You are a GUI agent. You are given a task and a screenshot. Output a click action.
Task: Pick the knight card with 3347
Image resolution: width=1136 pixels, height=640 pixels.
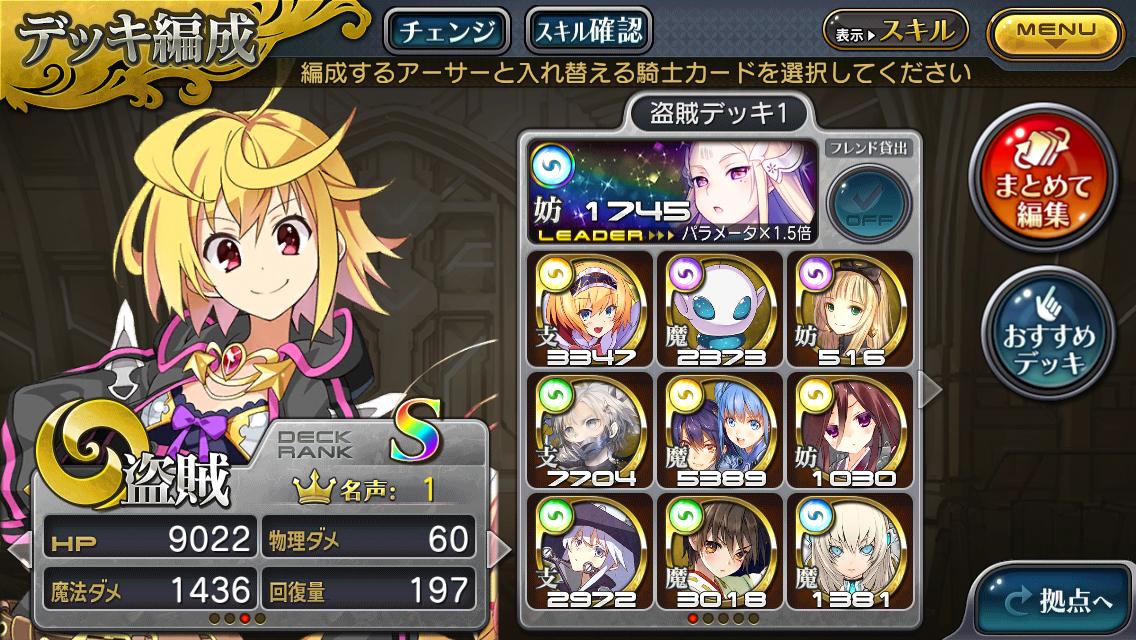592,309
